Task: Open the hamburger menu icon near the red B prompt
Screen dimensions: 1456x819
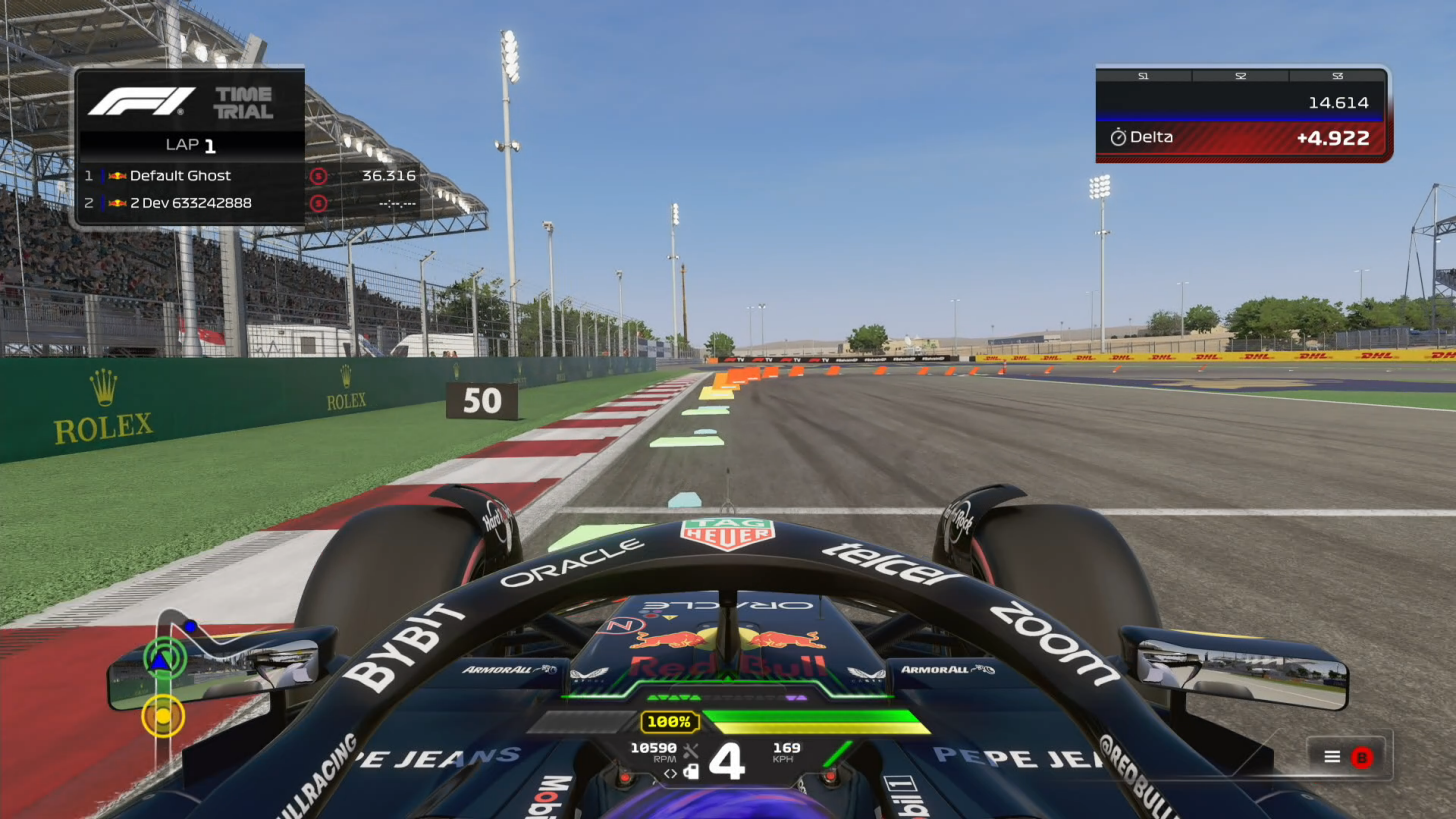Action: [x=1332, y=757]
